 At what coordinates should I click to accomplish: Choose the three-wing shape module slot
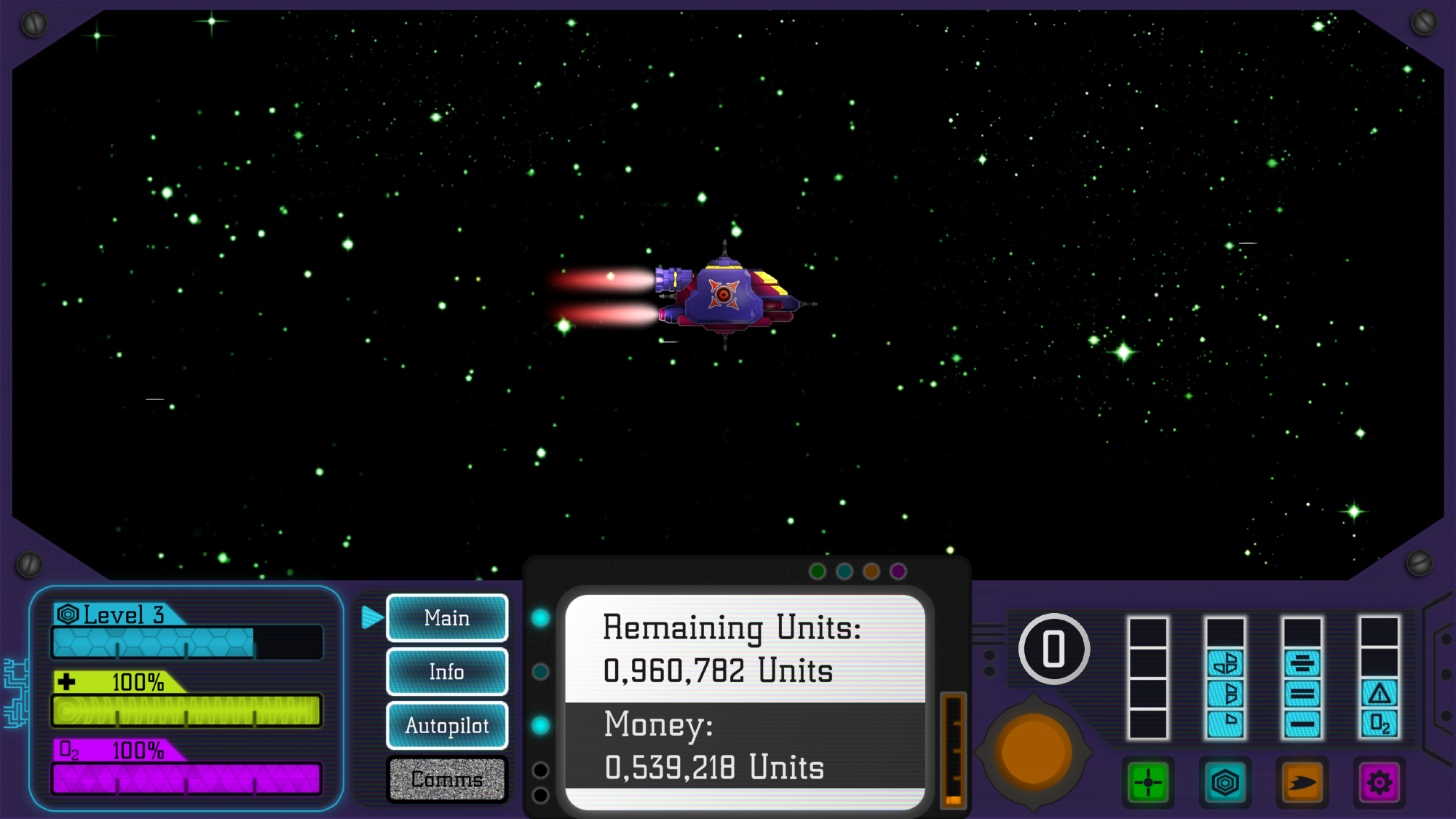point(1225,663)
